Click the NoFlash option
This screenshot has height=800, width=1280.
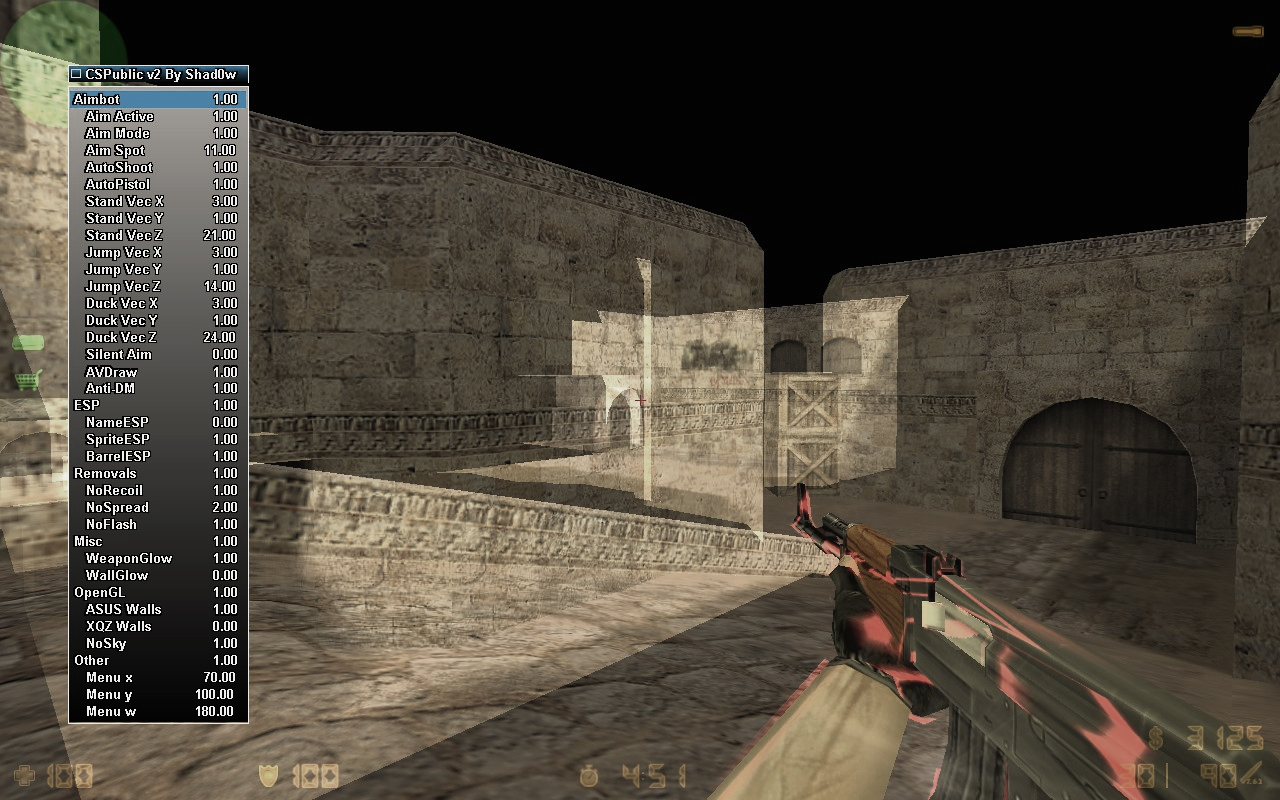tap(113, 524)
